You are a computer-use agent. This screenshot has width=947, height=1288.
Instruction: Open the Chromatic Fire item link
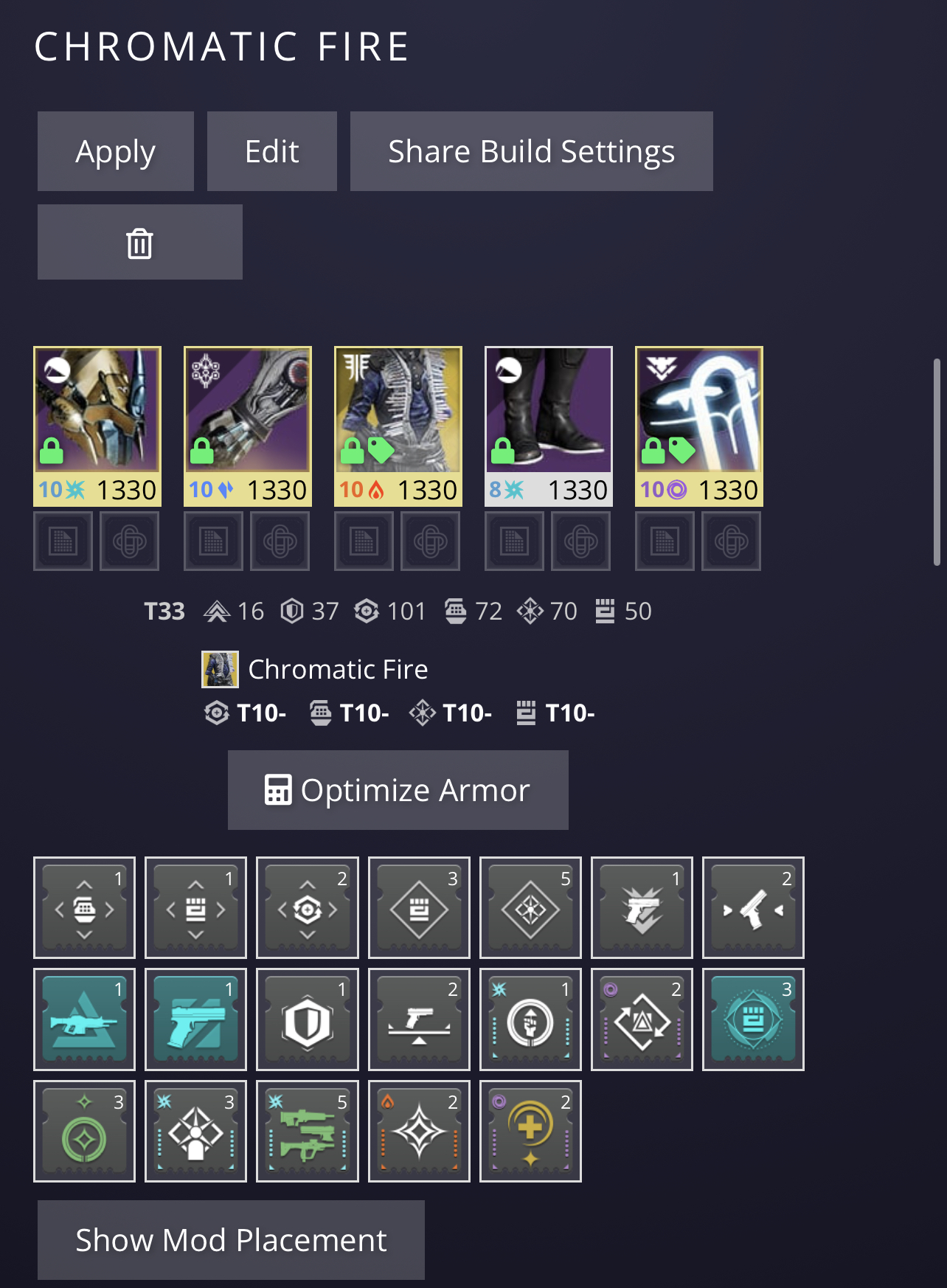[338, 668]
